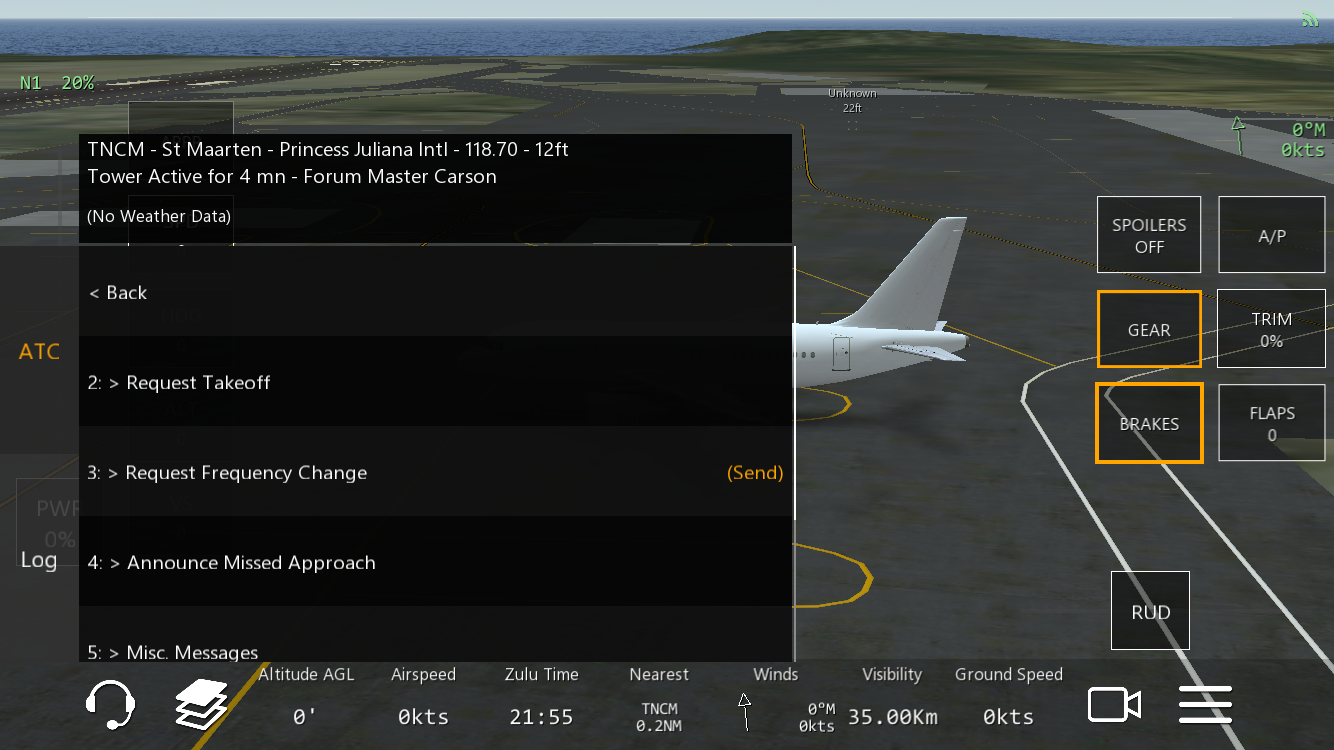Toggle the Brakes button
This screenshot has height=750, width=1334.
click(1149, 423)
